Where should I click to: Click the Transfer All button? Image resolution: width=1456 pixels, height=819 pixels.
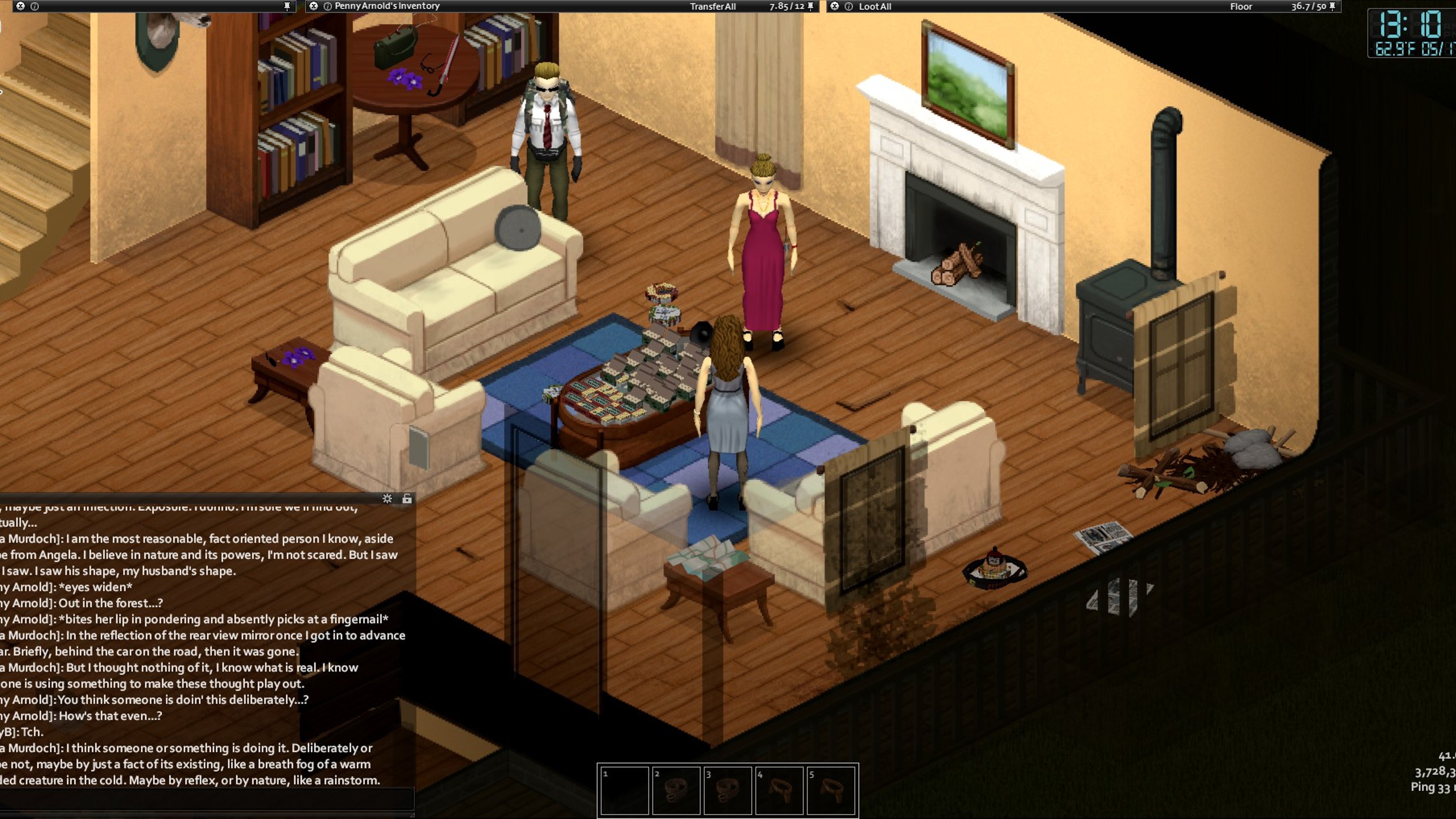coord(712,6)
